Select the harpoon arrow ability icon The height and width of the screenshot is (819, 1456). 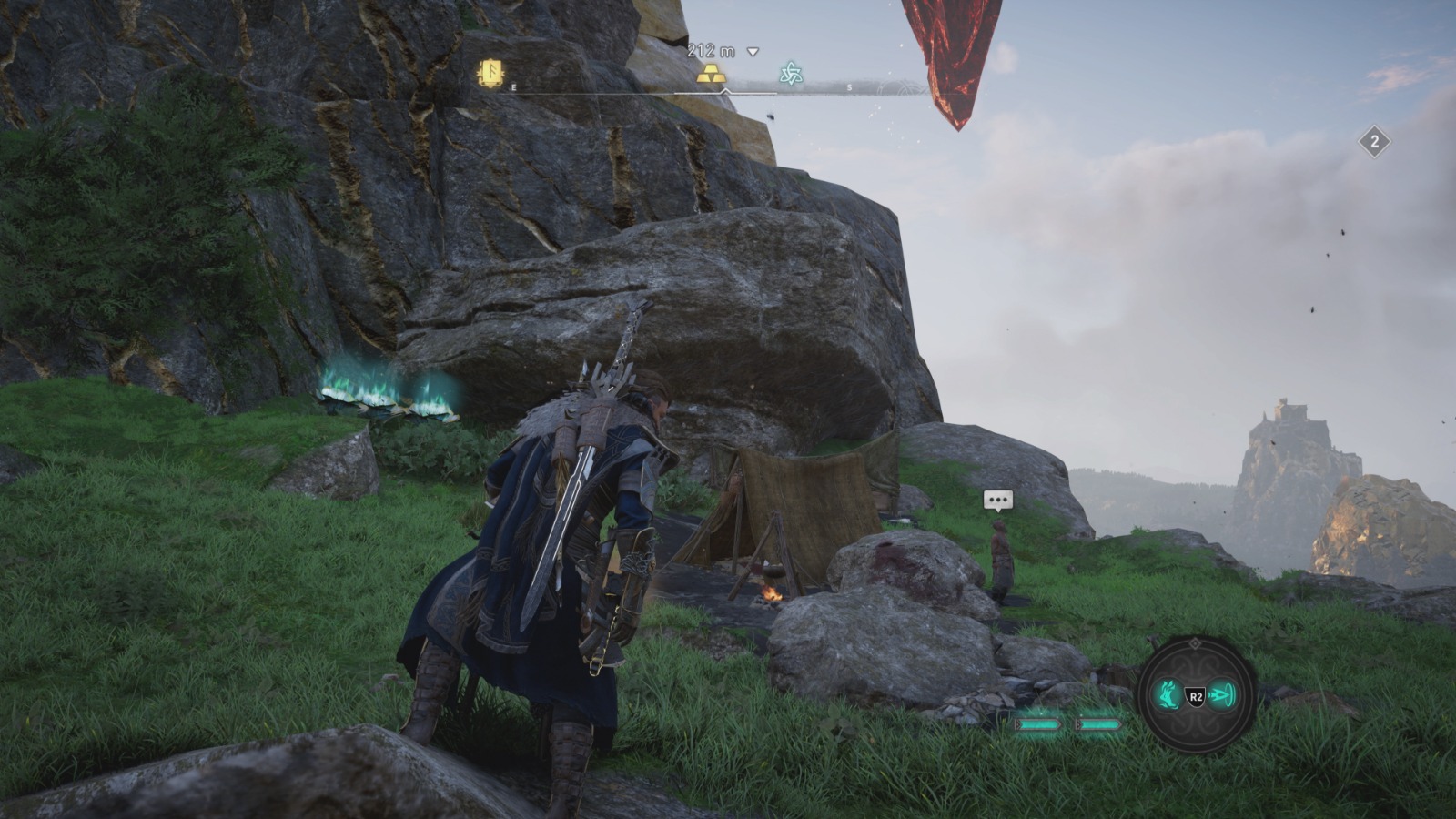coord(1221,693)
